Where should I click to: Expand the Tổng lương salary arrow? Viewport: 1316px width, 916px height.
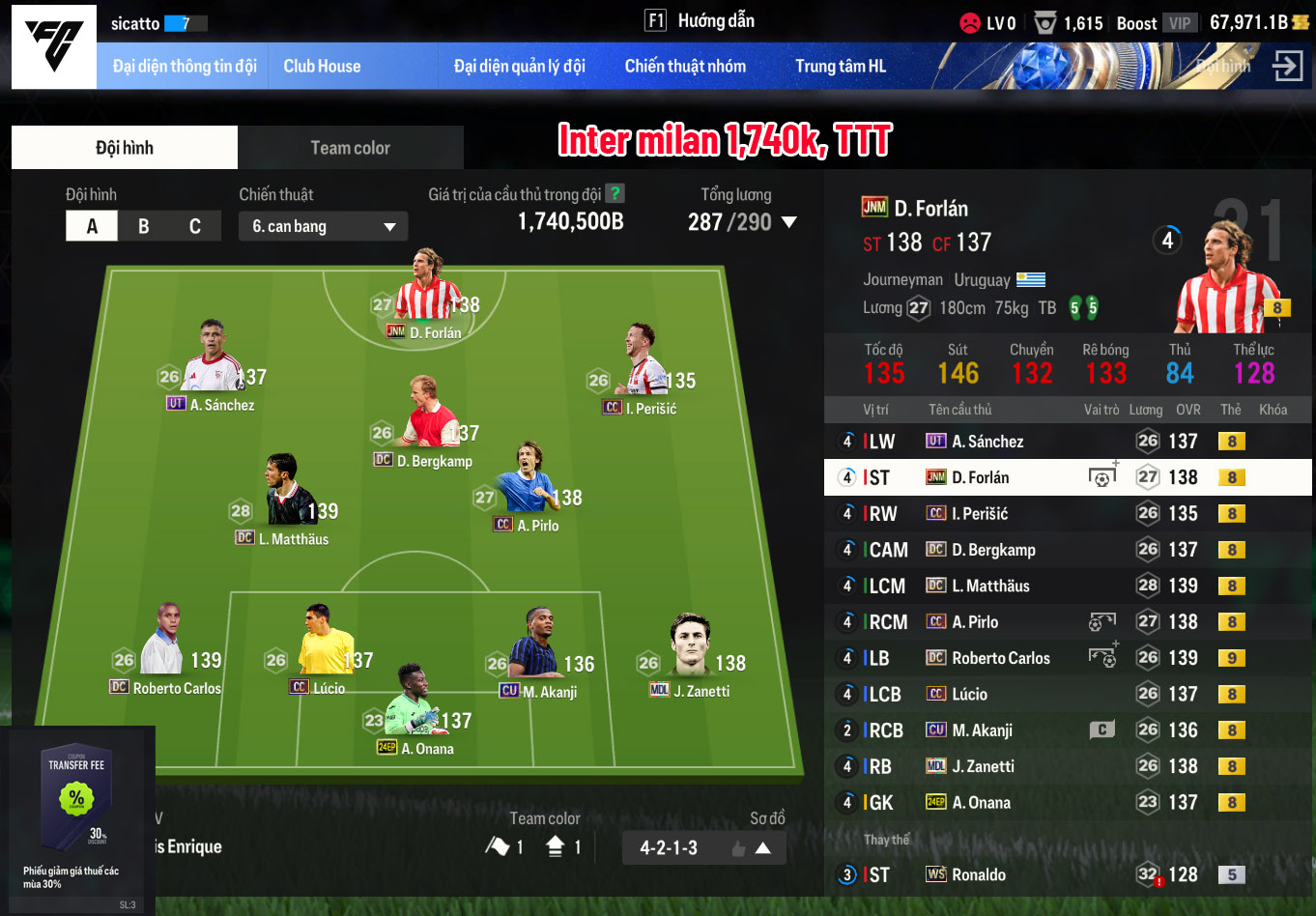[x=789, y=222]
